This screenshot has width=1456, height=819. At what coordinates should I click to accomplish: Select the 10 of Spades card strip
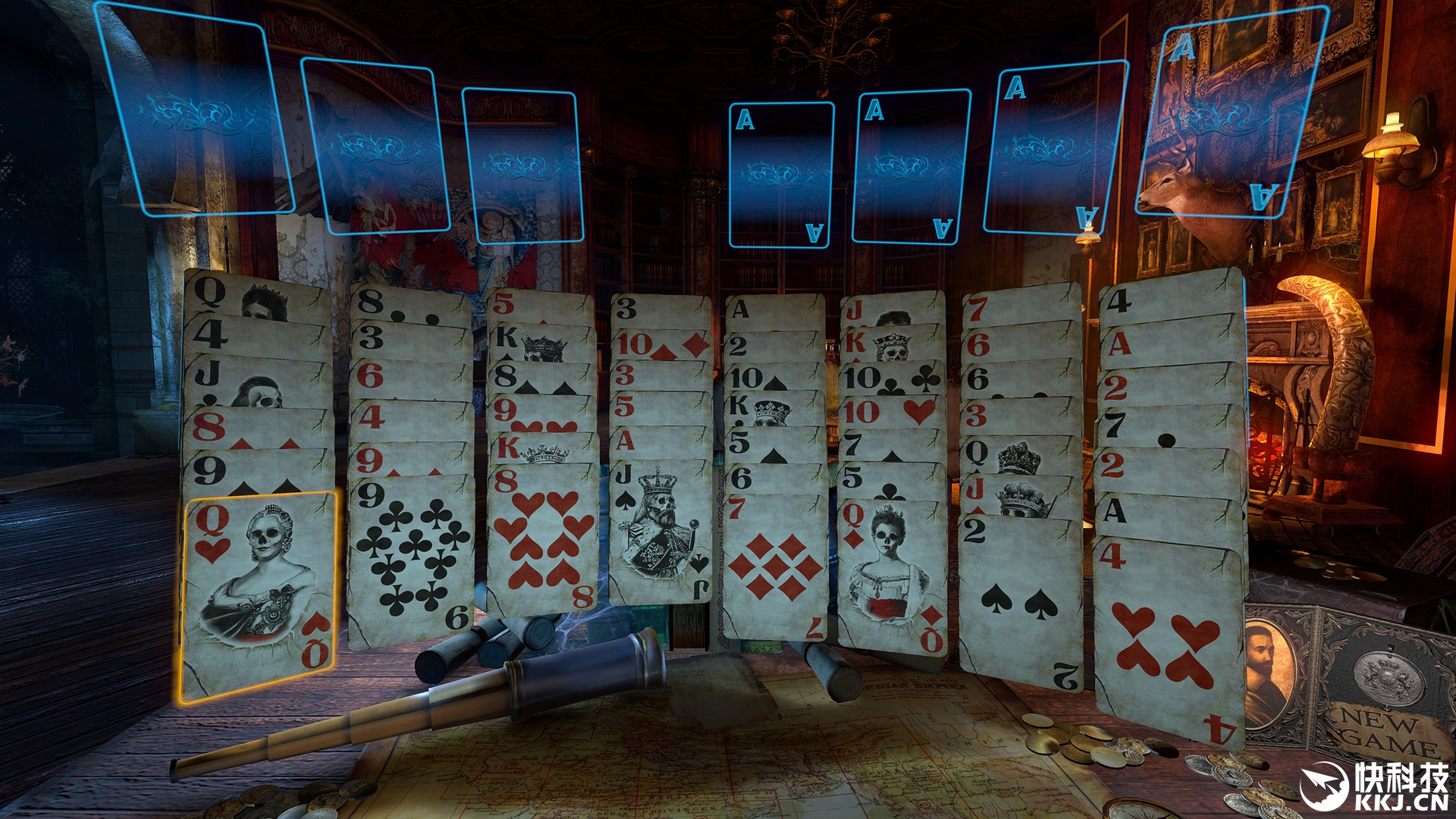click(x=773, y=377)
